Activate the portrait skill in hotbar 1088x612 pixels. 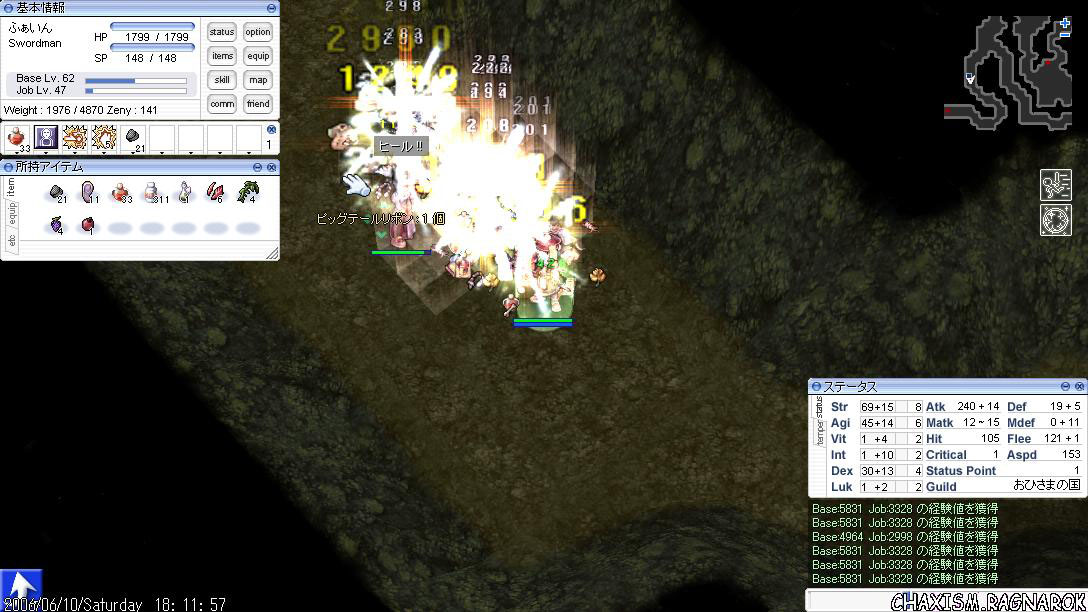[x=46, y=138]
